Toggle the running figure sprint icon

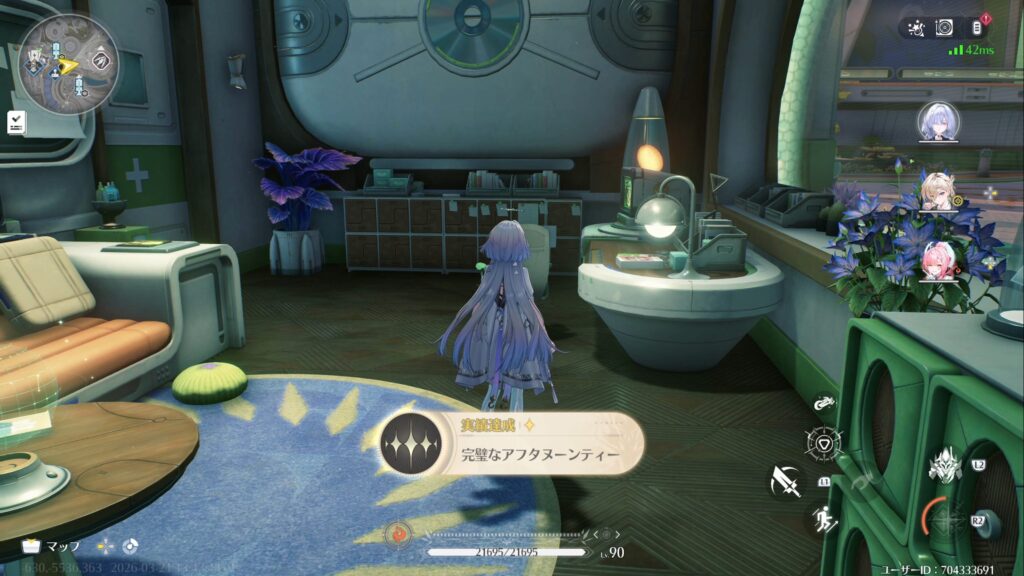pyautogui.click(x=824, y=520)
